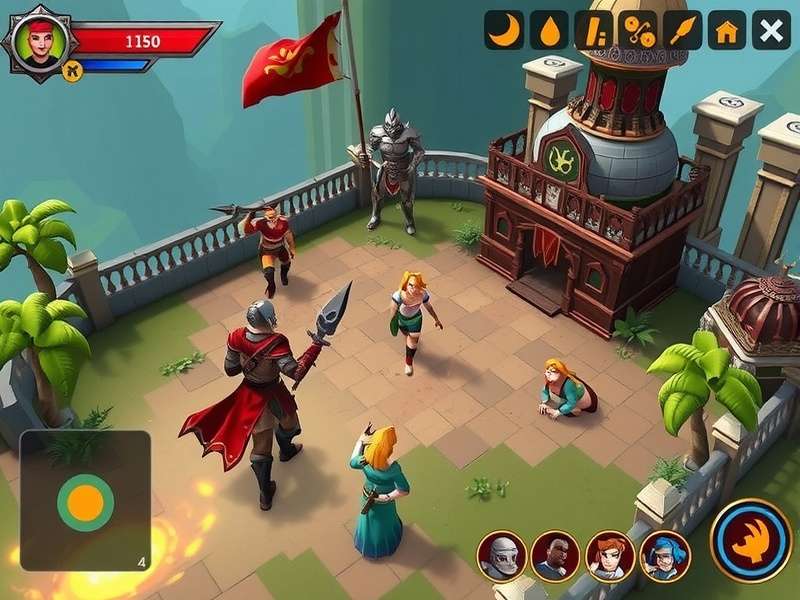Choose the red-haired hero portrait
The width and height of the screenshot is (800, 600).
tap(609, 555)
